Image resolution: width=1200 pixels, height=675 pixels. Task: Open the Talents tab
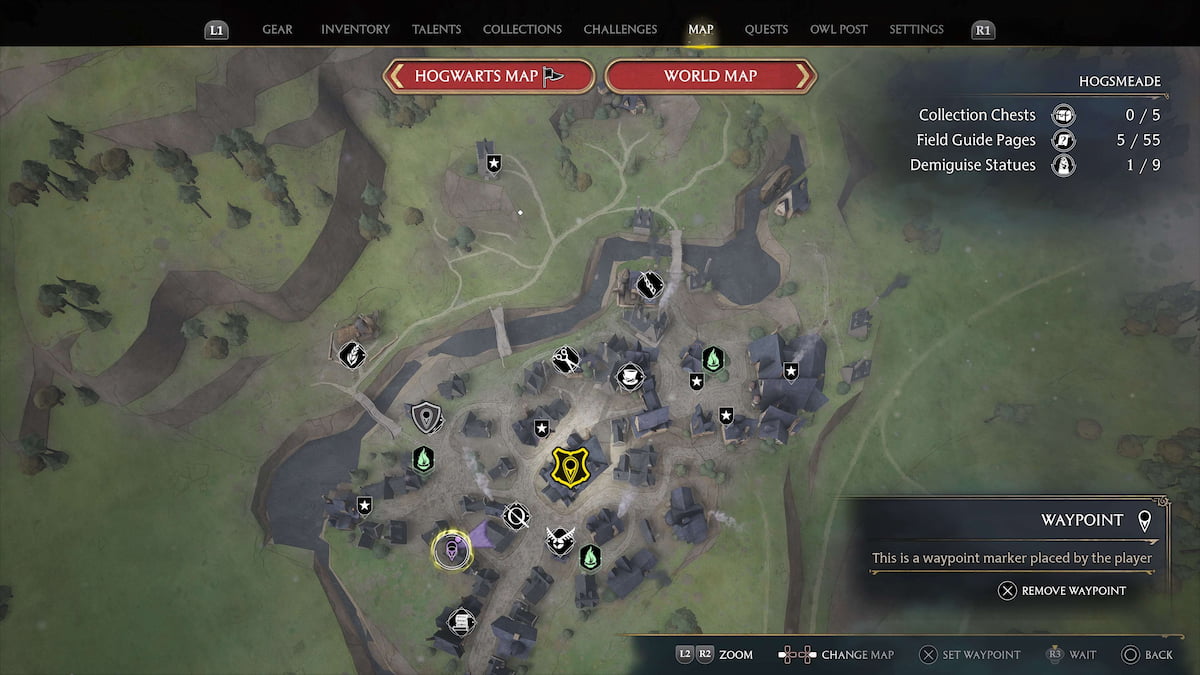pos(436,30)
